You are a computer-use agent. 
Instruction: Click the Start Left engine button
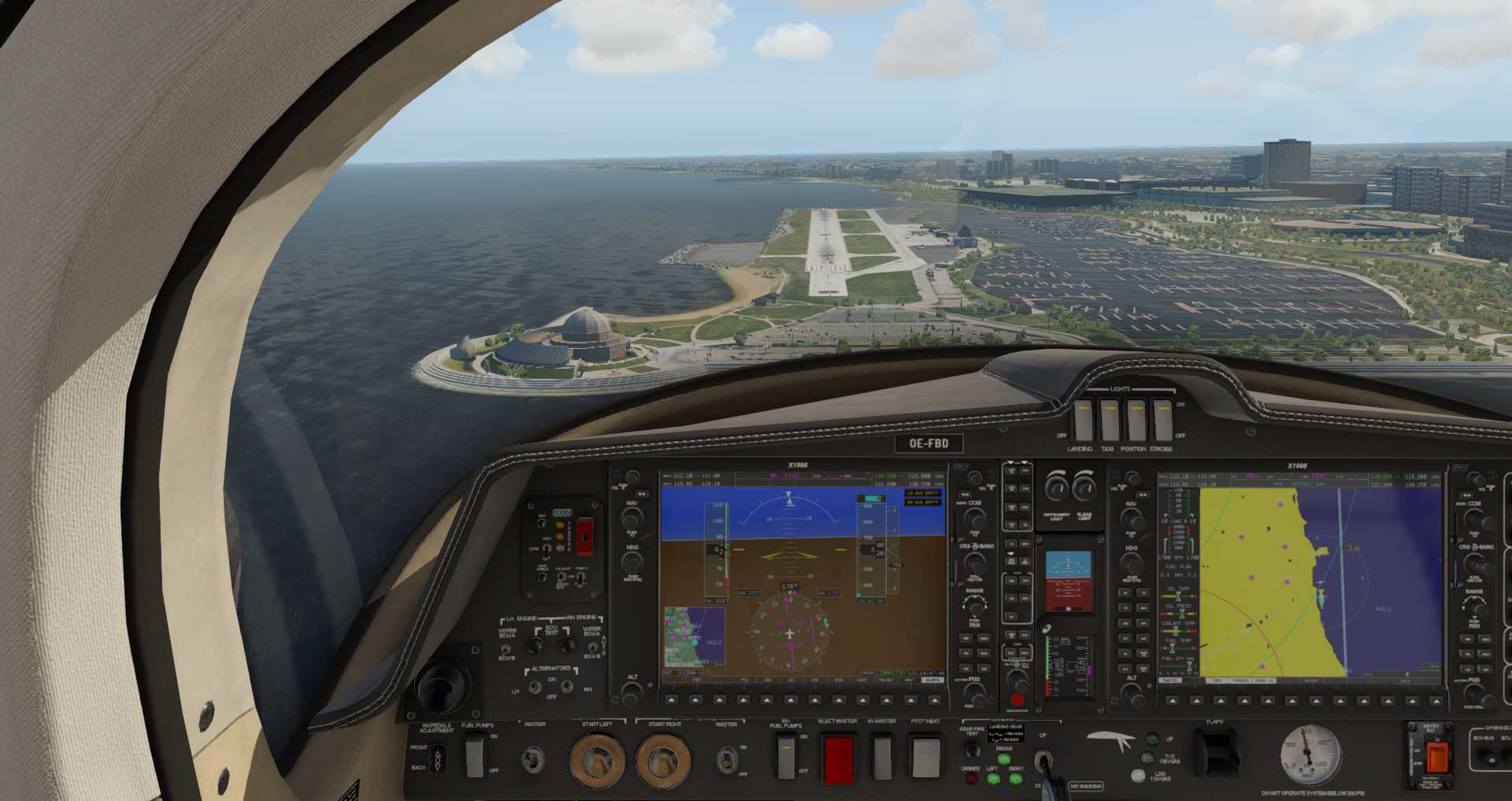click(597, 760)
